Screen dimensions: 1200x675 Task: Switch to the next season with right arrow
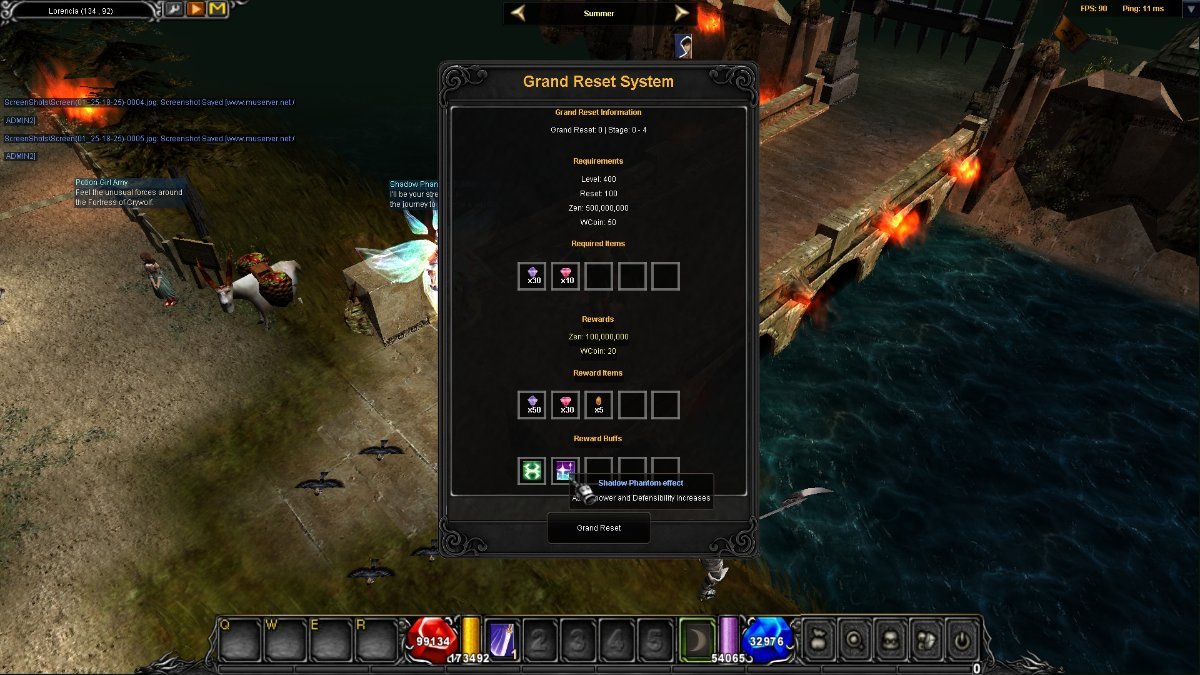682,13
